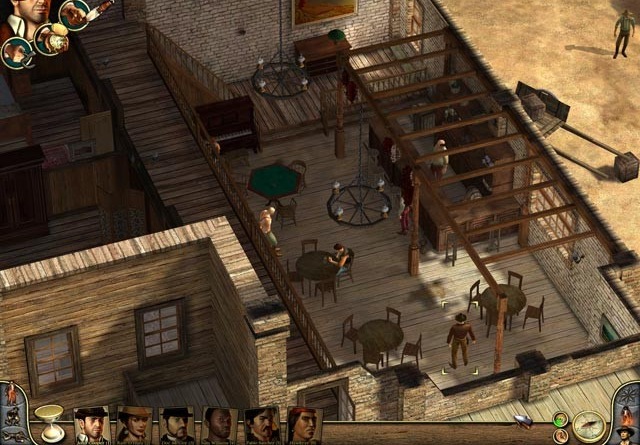The height and width of the screenshot is (445, 640).
Task: Toggle the green round button beside compass
Action: 560,420
